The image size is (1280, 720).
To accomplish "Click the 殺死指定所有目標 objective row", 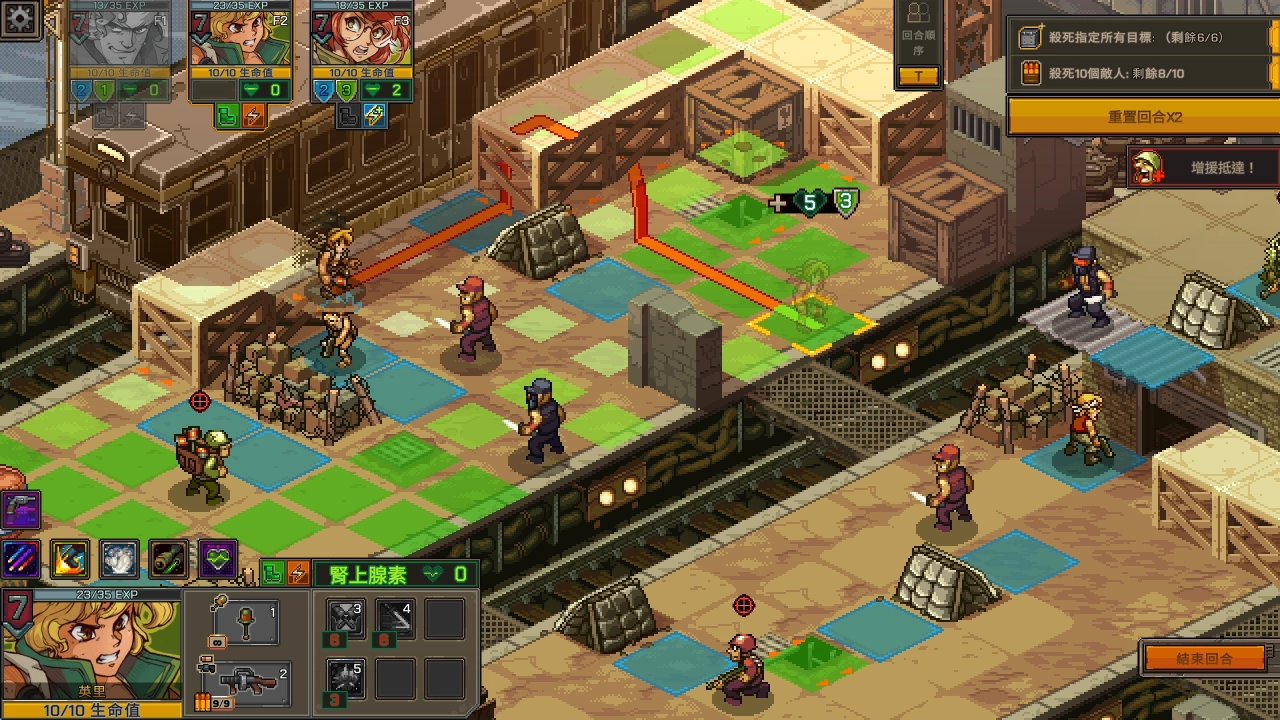I will click(x=1140, y=38).
